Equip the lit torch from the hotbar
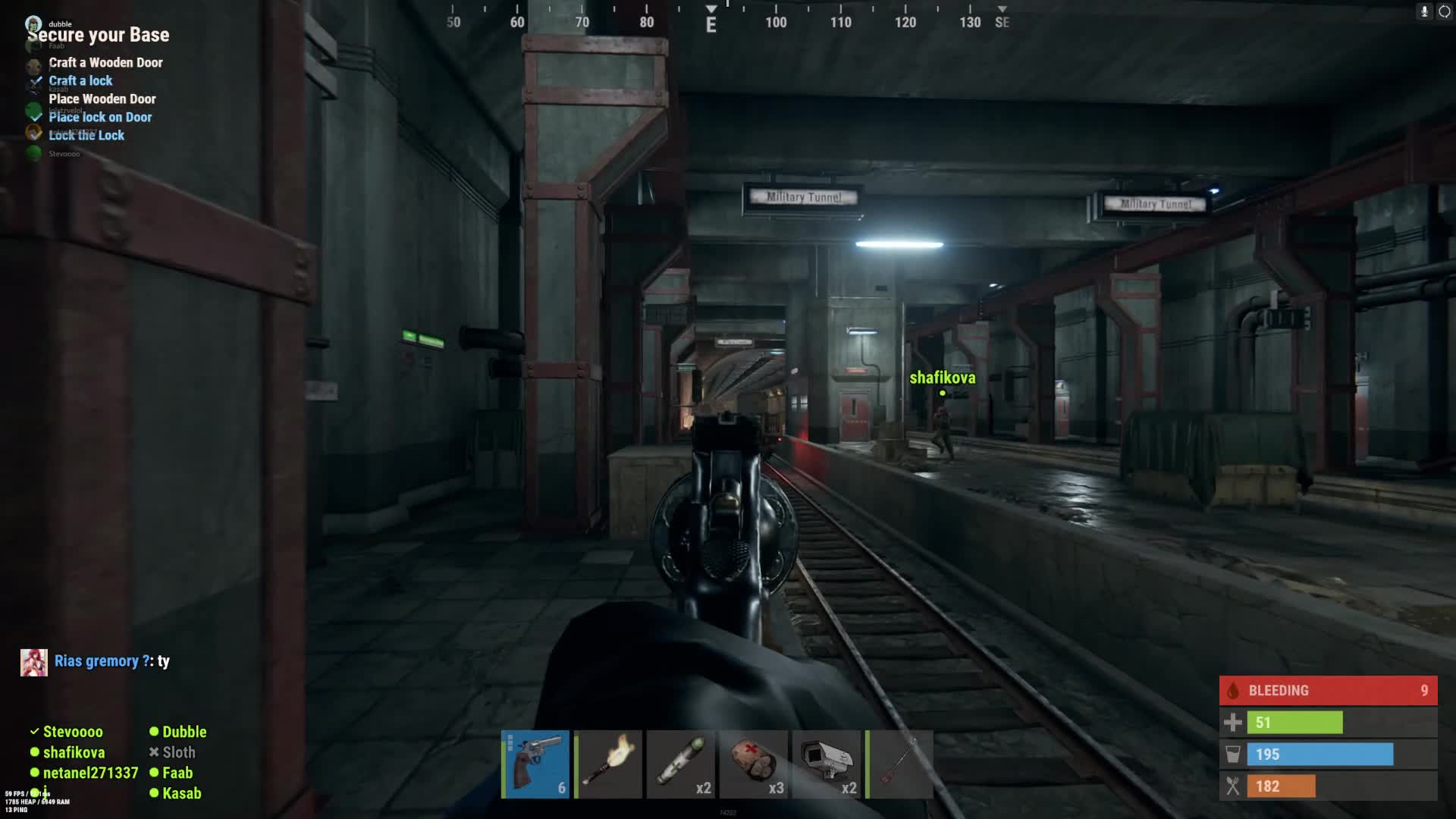Viewport: 1456px width, 819px height. click(x=608, y=764)
